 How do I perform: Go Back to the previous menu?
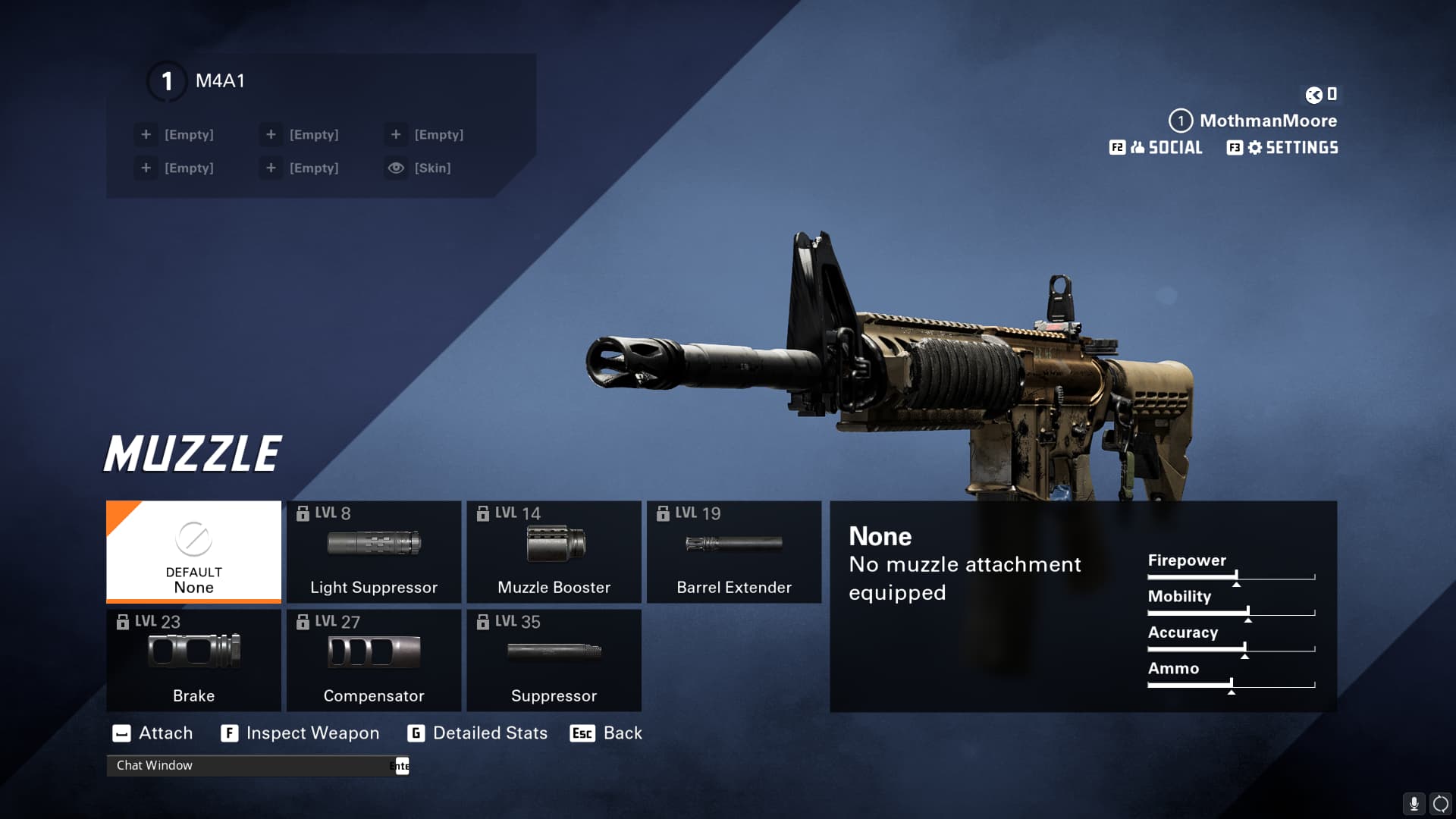click(x=607, y=733)
